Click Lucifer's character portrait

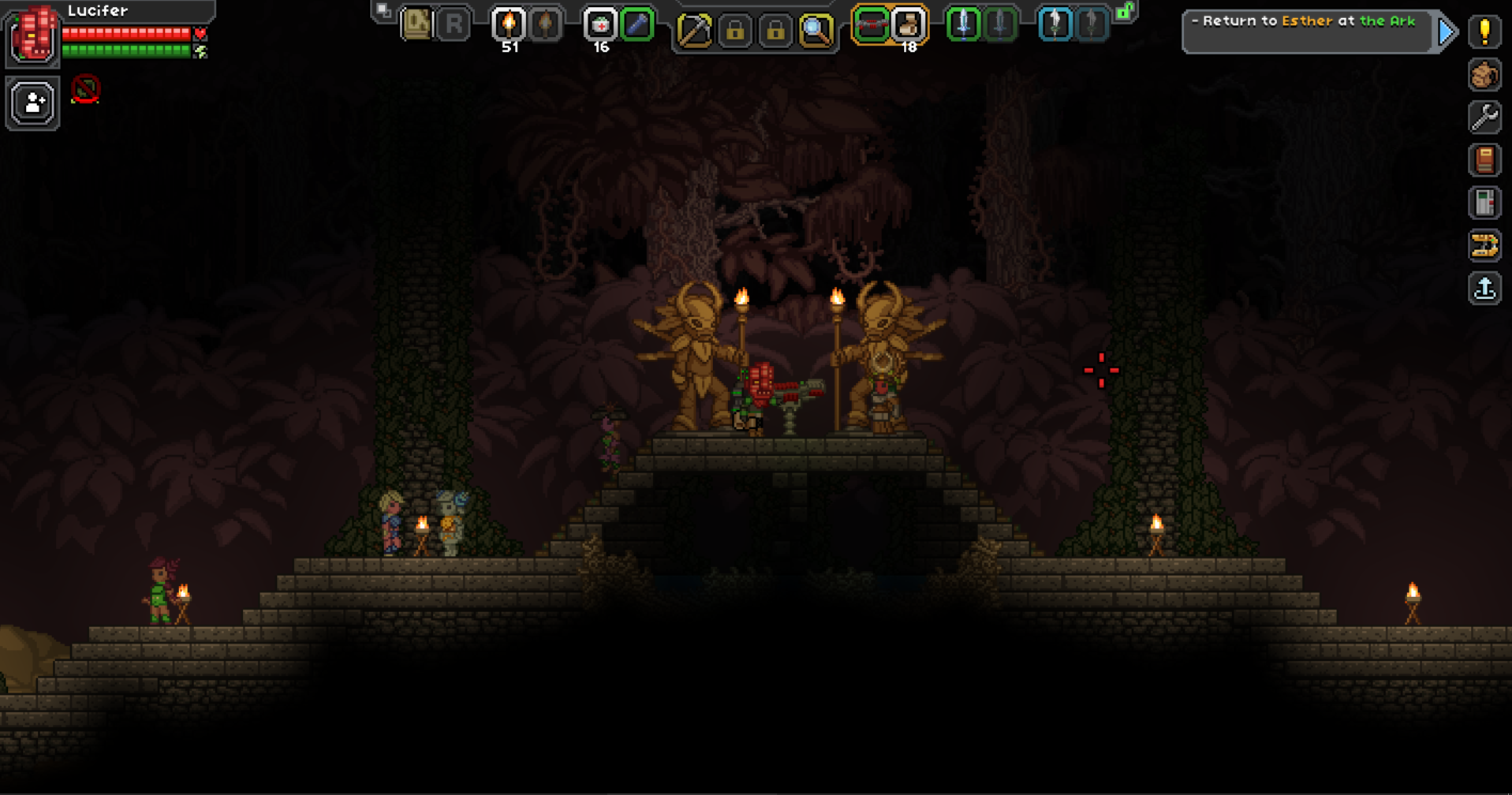[33, 35]
